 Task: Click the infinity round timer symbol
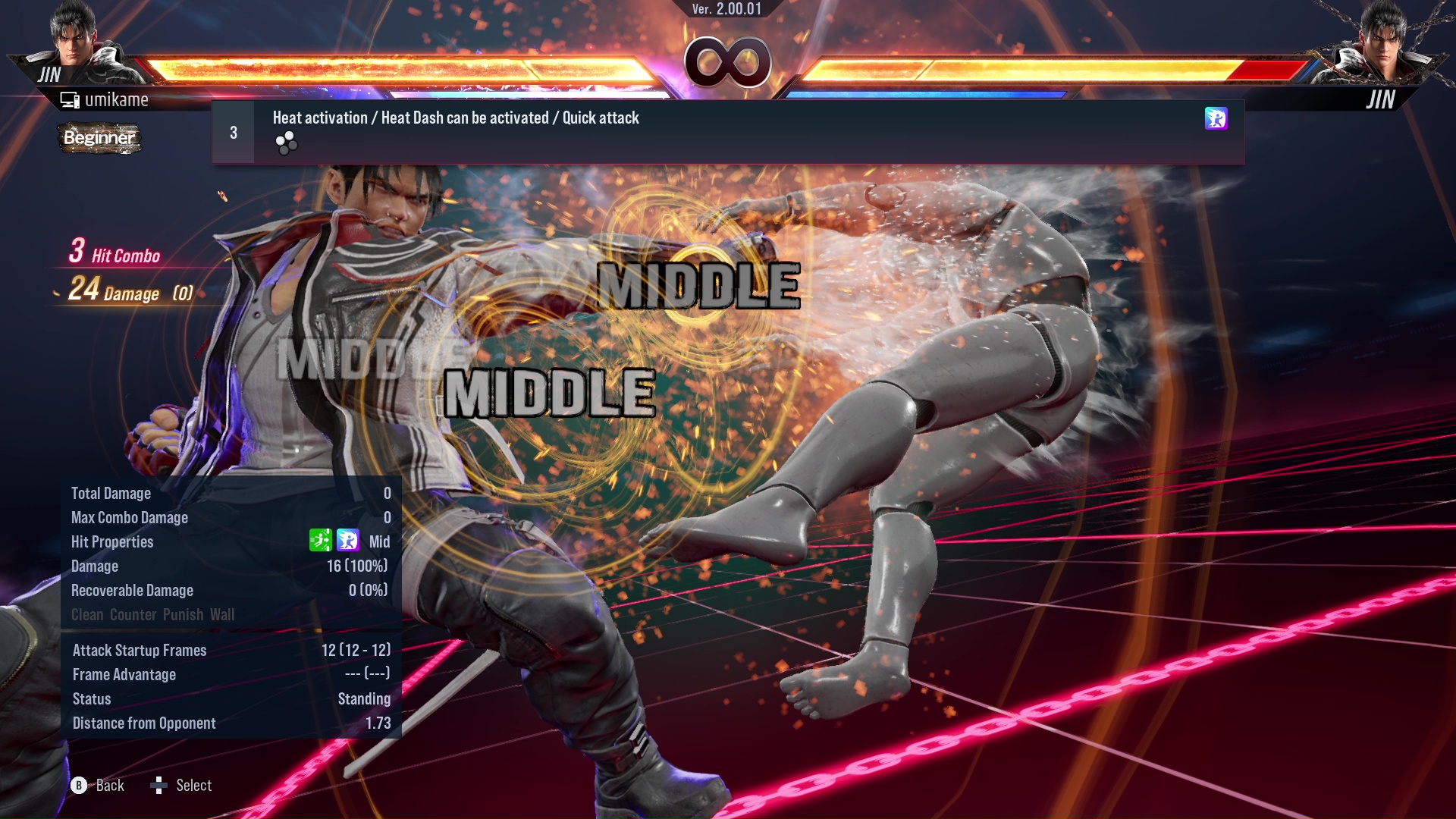click(726, 64)
